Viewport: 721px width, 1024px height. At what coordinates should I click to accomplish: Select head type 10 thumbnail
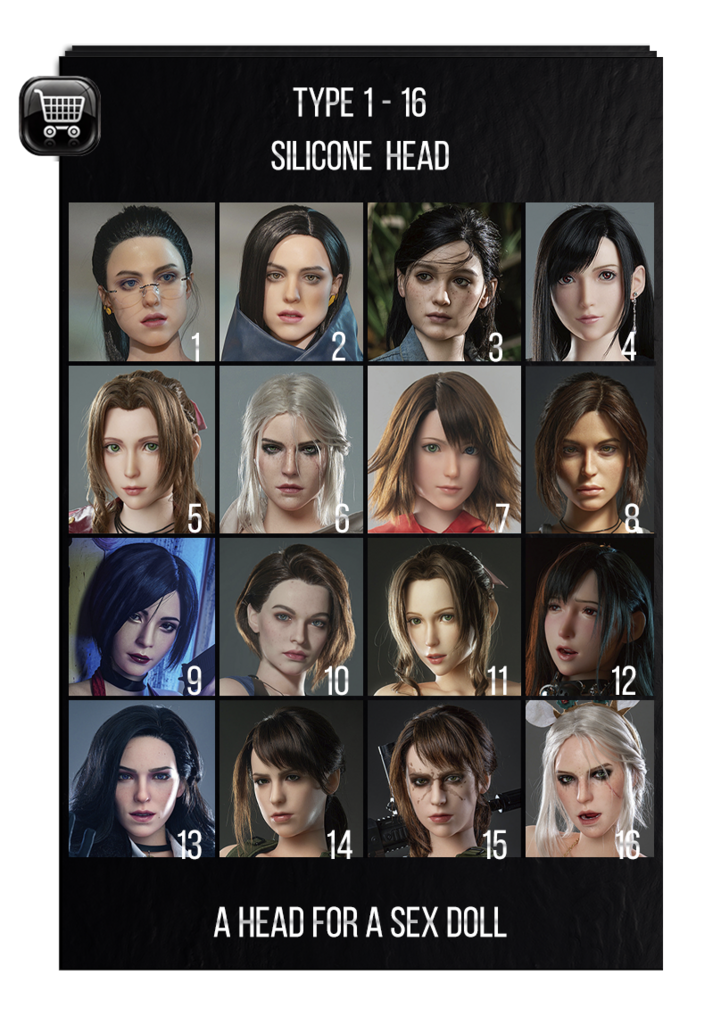pyautogui.click(x=291, y=616)
